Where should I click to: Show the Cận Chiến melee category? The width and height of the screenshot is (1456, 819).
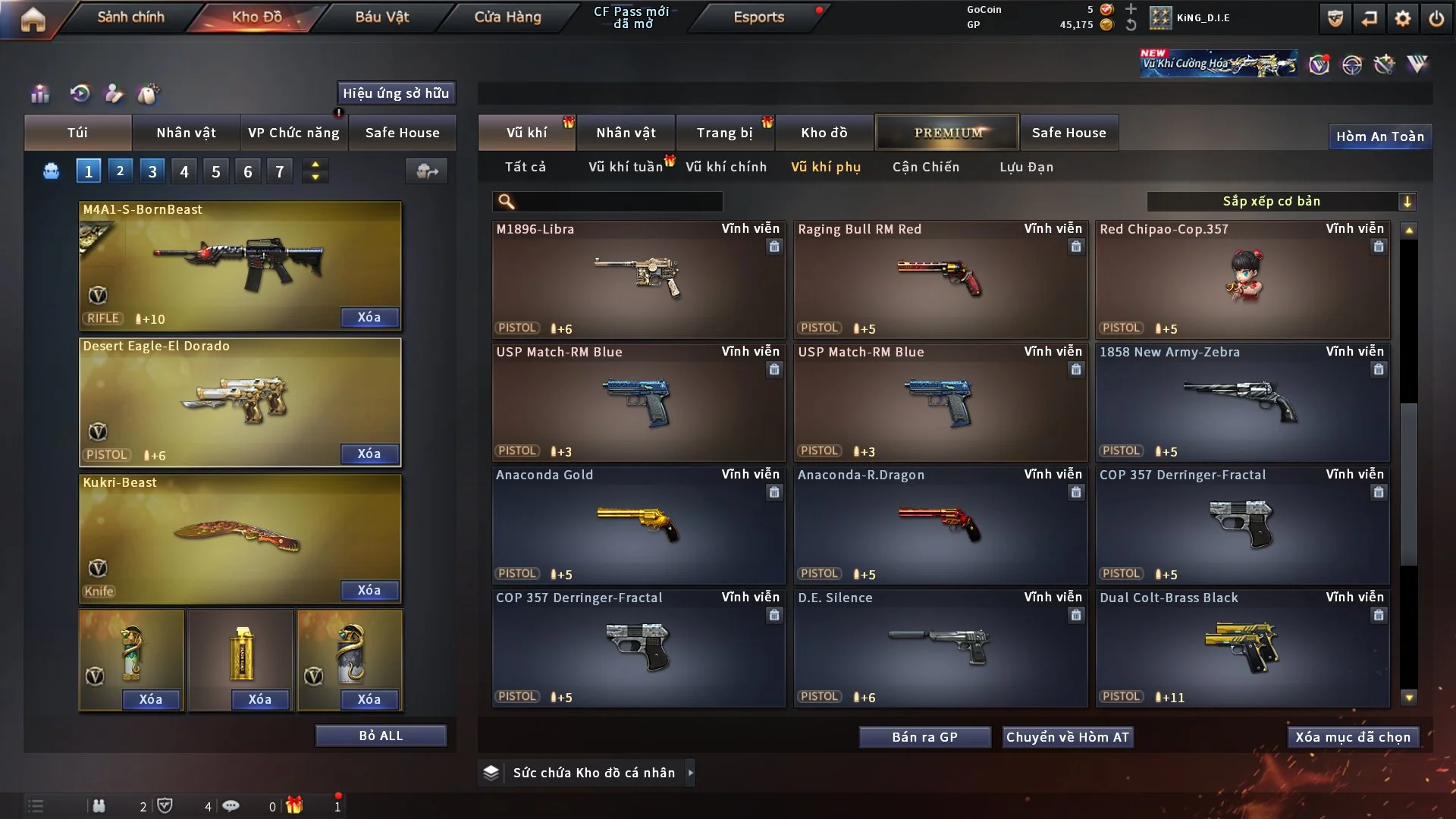click(925, 167)
